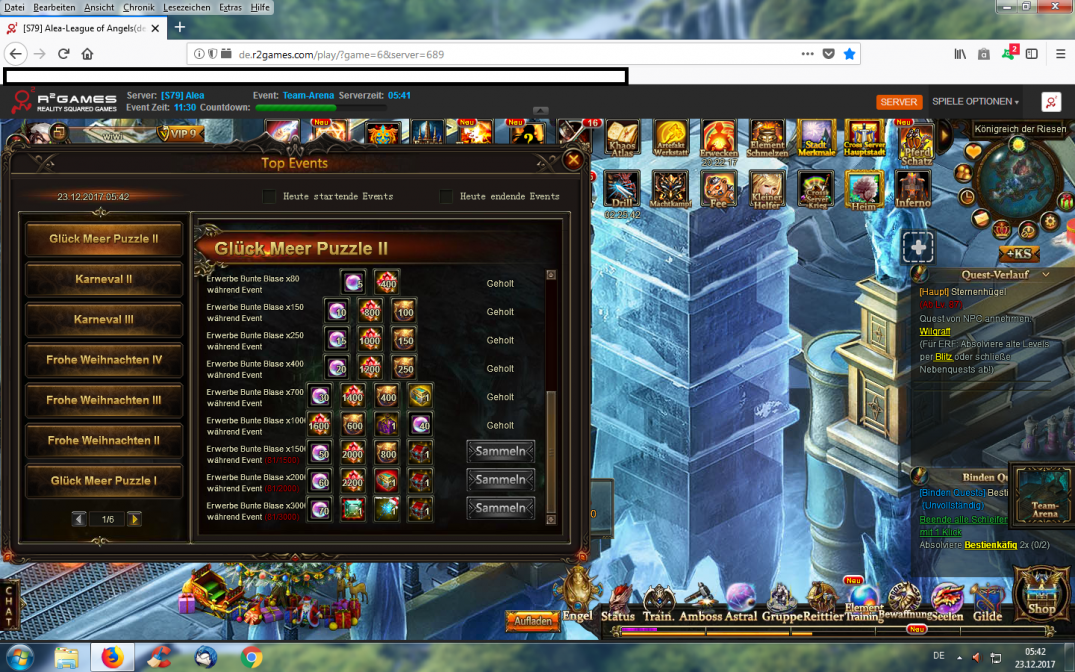Reload the browser page
This screenshot has width=1075, height=672.
64,54
